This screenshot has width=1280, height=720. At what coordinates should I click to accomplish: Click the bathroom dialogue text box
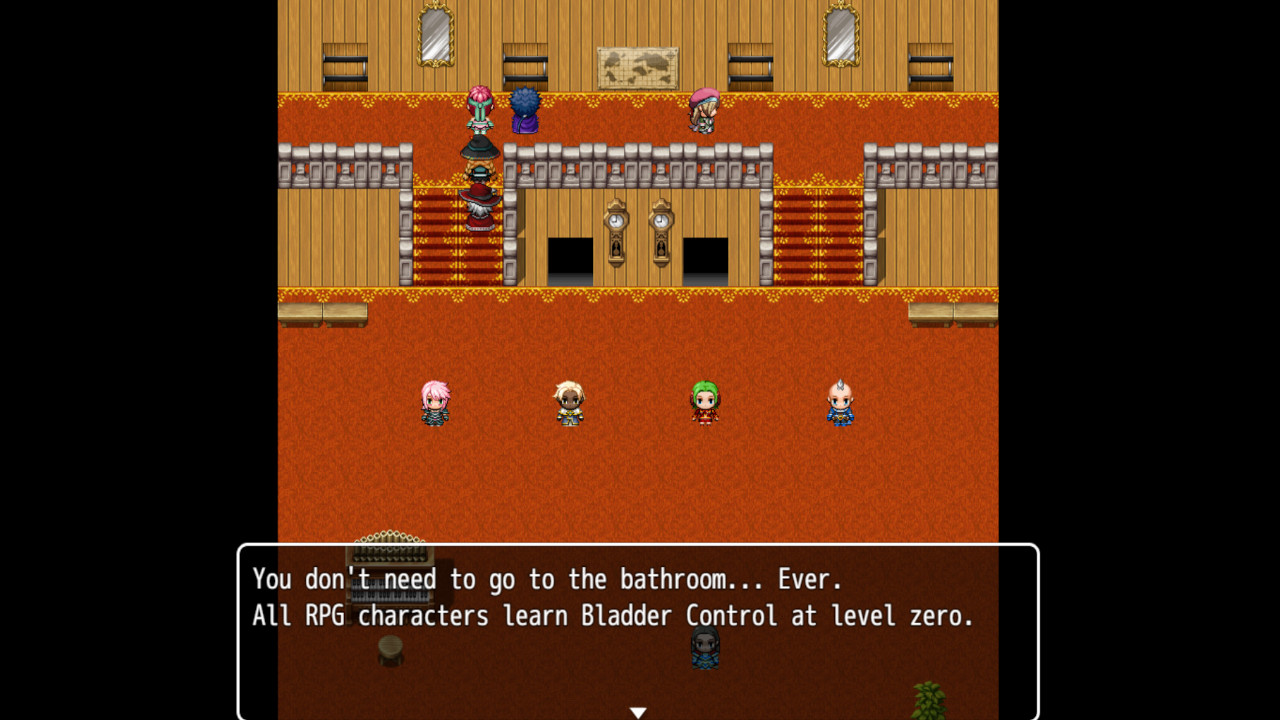click(638, 630)
